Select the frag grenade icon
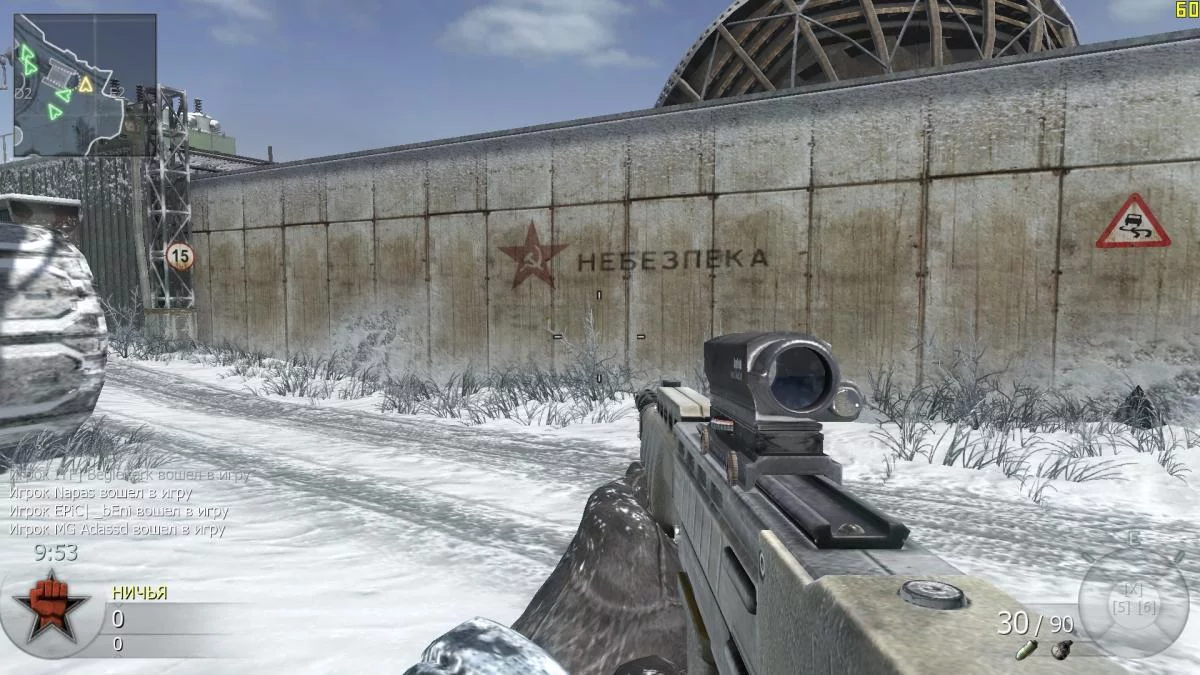Image resolution: width=1200 pixels, height=675 pixels. tap(1058, 650)
